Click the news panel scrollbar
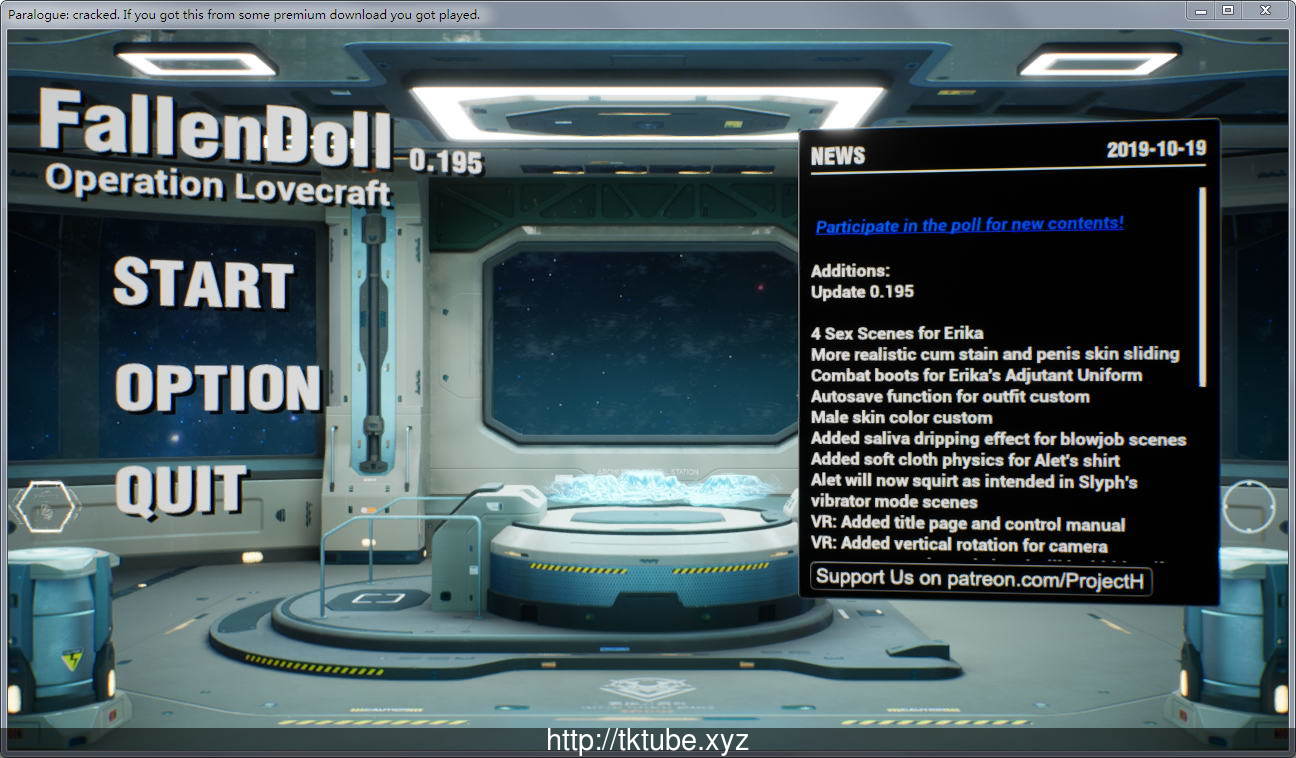Screen dimensions: 1296x758 coord(1202,288)
